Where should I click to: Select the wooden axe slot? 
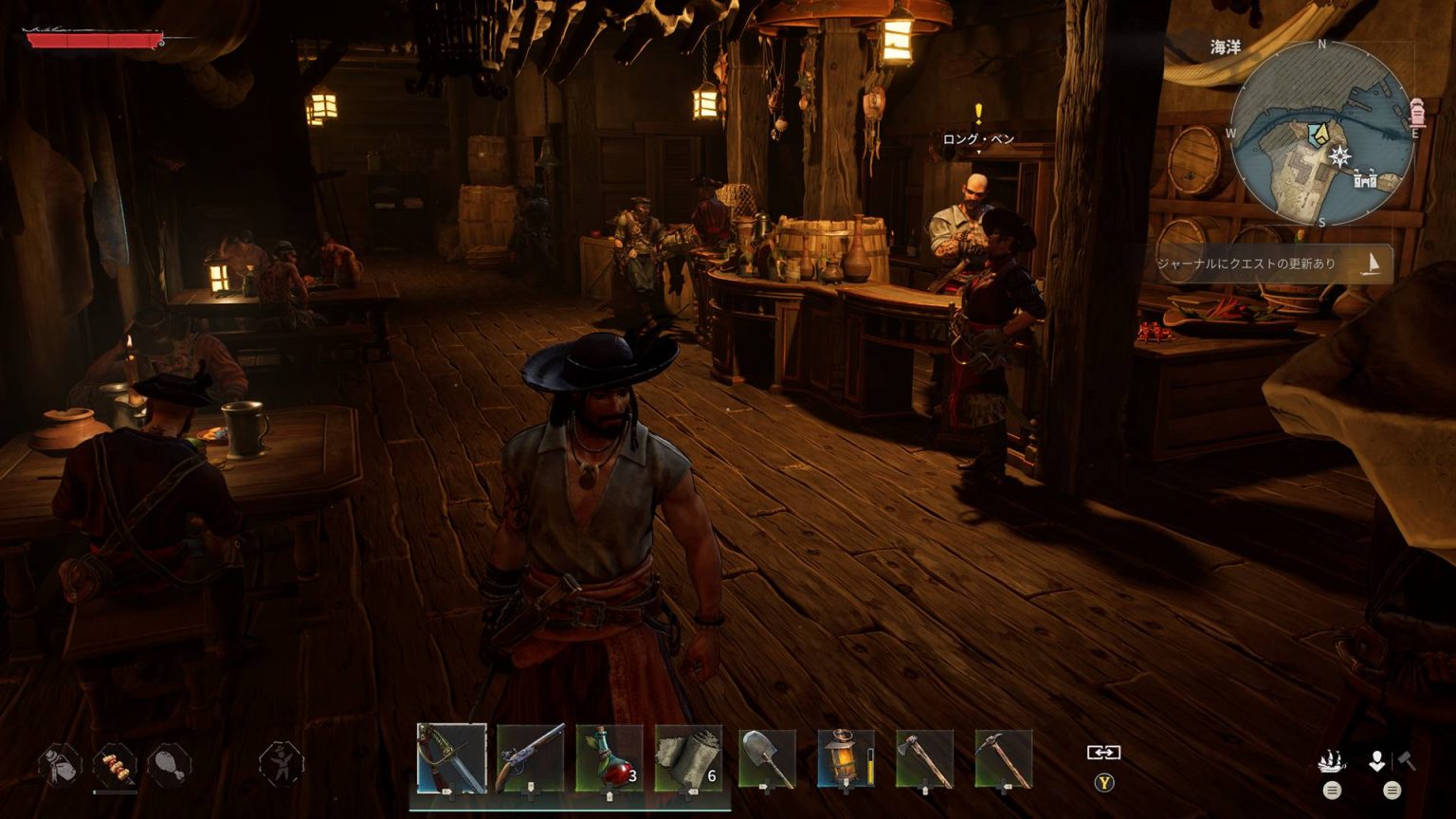click(924, 757)
